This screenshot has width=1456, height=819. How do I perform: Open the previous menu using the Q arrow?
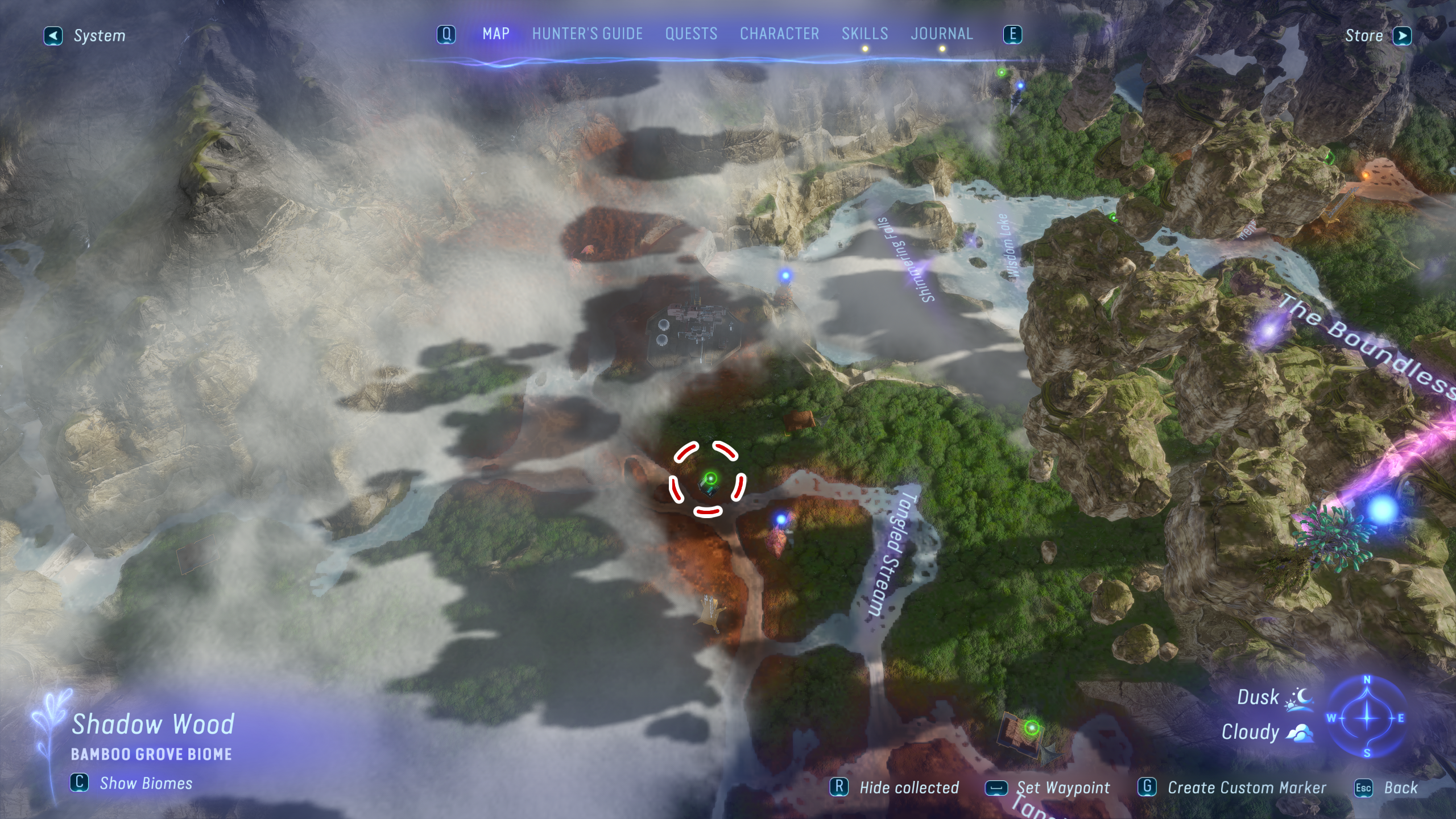click(446, 34)
